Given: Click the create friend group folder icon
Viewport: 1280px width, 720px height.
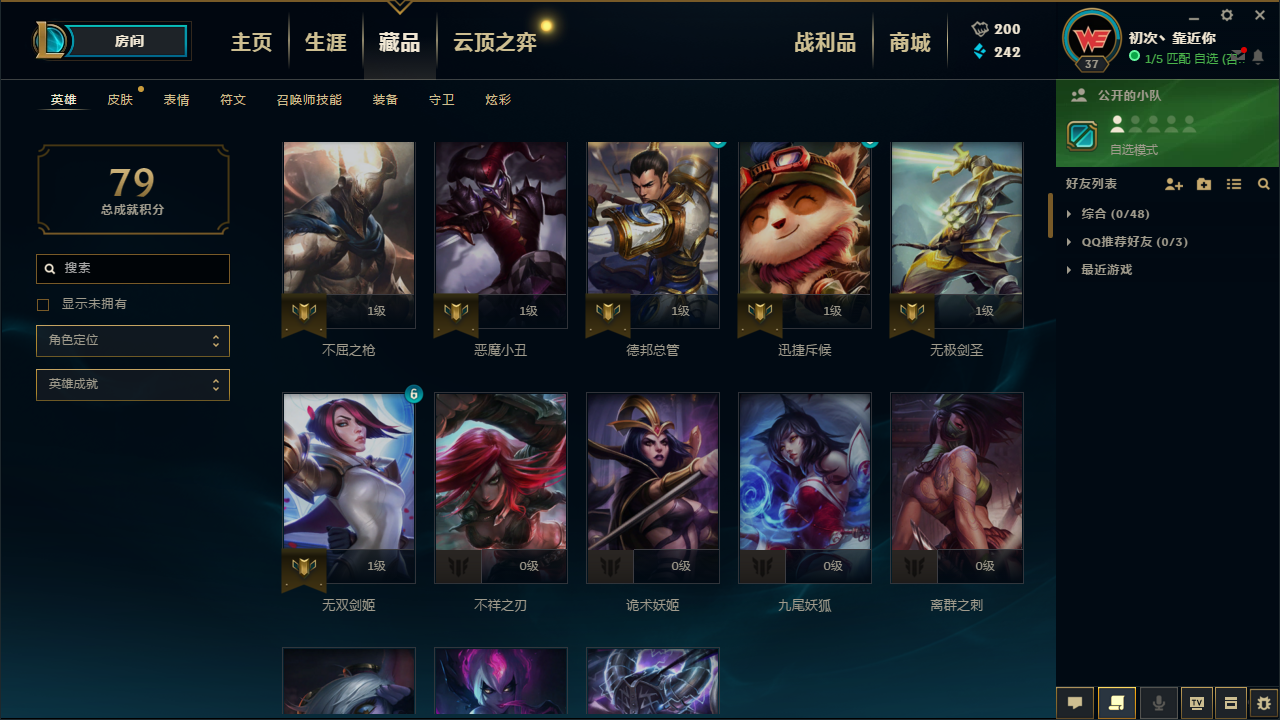Looking at the screenshot, I should pyautogui.click(x=1203, y=184).
